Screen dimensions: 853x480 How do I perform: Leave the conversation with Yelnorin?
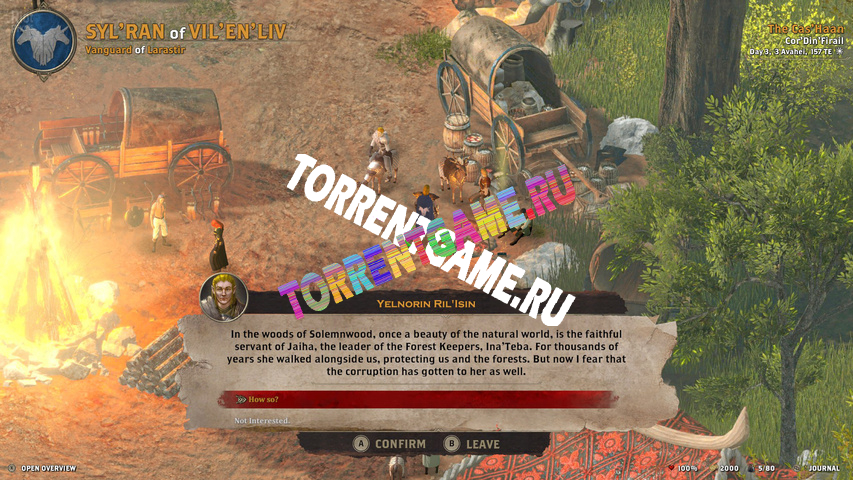tap(473, 444)
